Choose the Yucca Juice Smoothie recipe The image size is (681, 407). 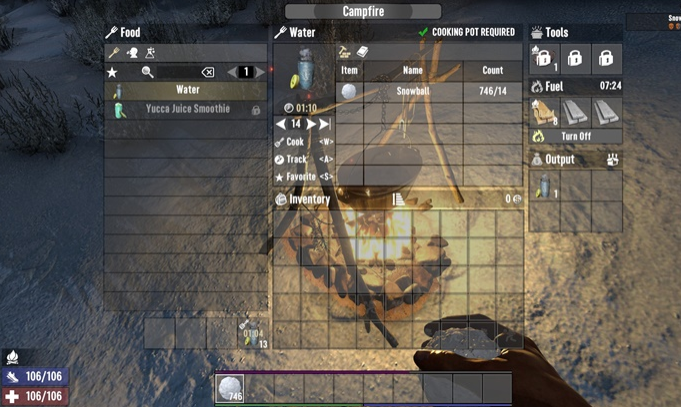click(187, 109)
